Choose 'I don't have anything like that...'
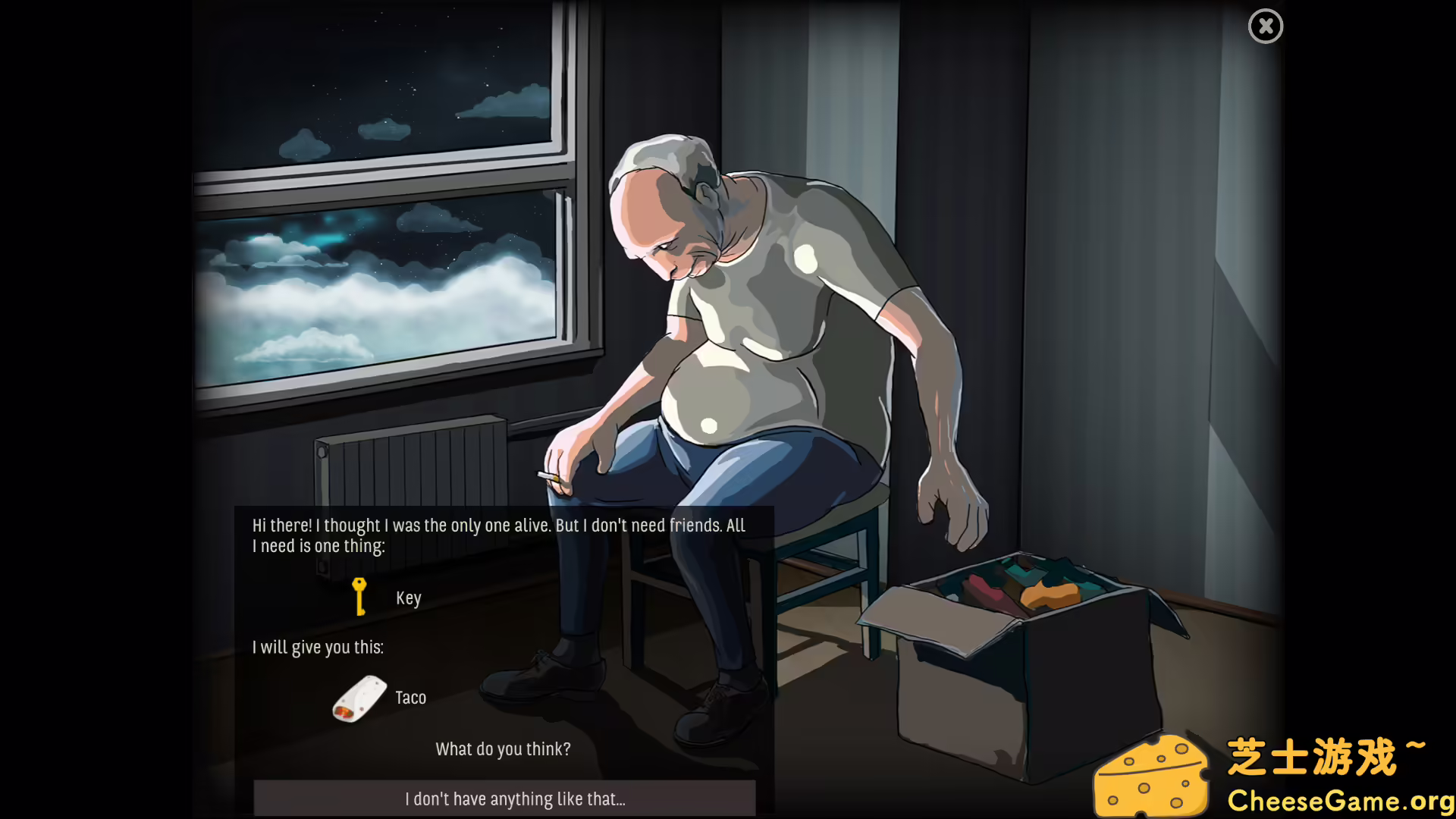The width and height of the screenshot is (1456, 819). [516, 798]
